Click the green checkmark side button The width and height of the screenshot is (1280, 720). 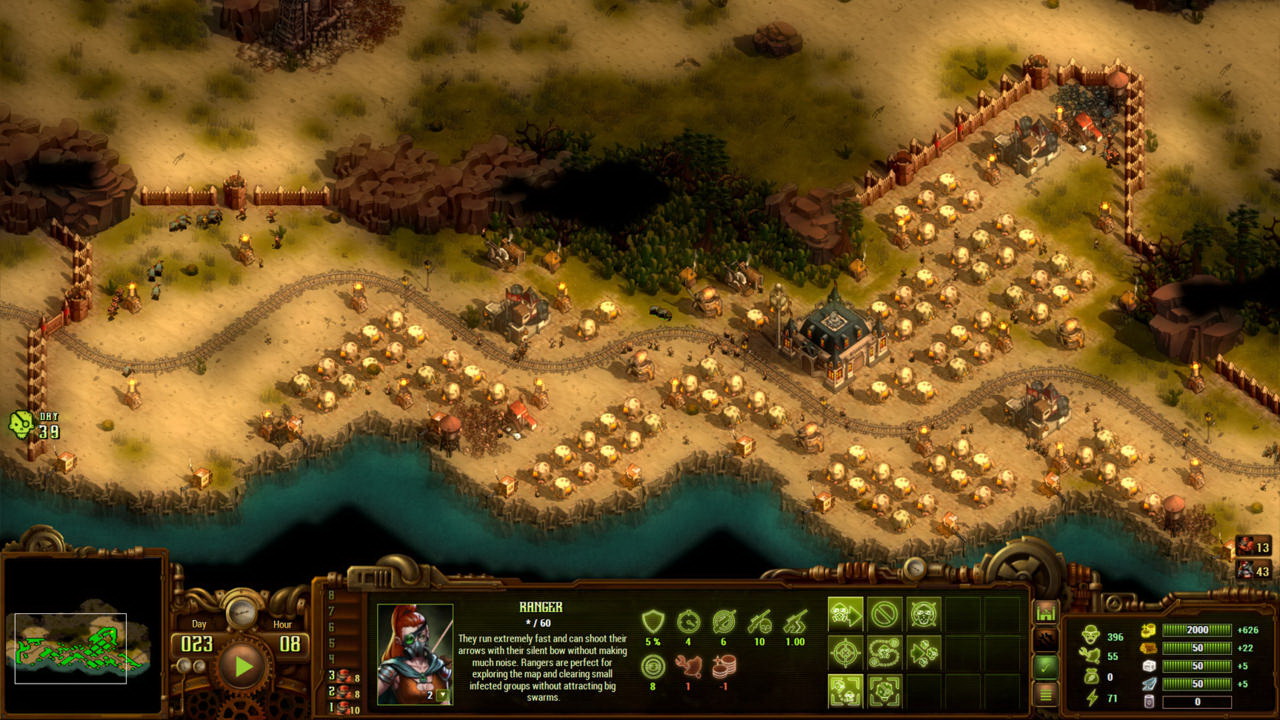point(1046,666)
